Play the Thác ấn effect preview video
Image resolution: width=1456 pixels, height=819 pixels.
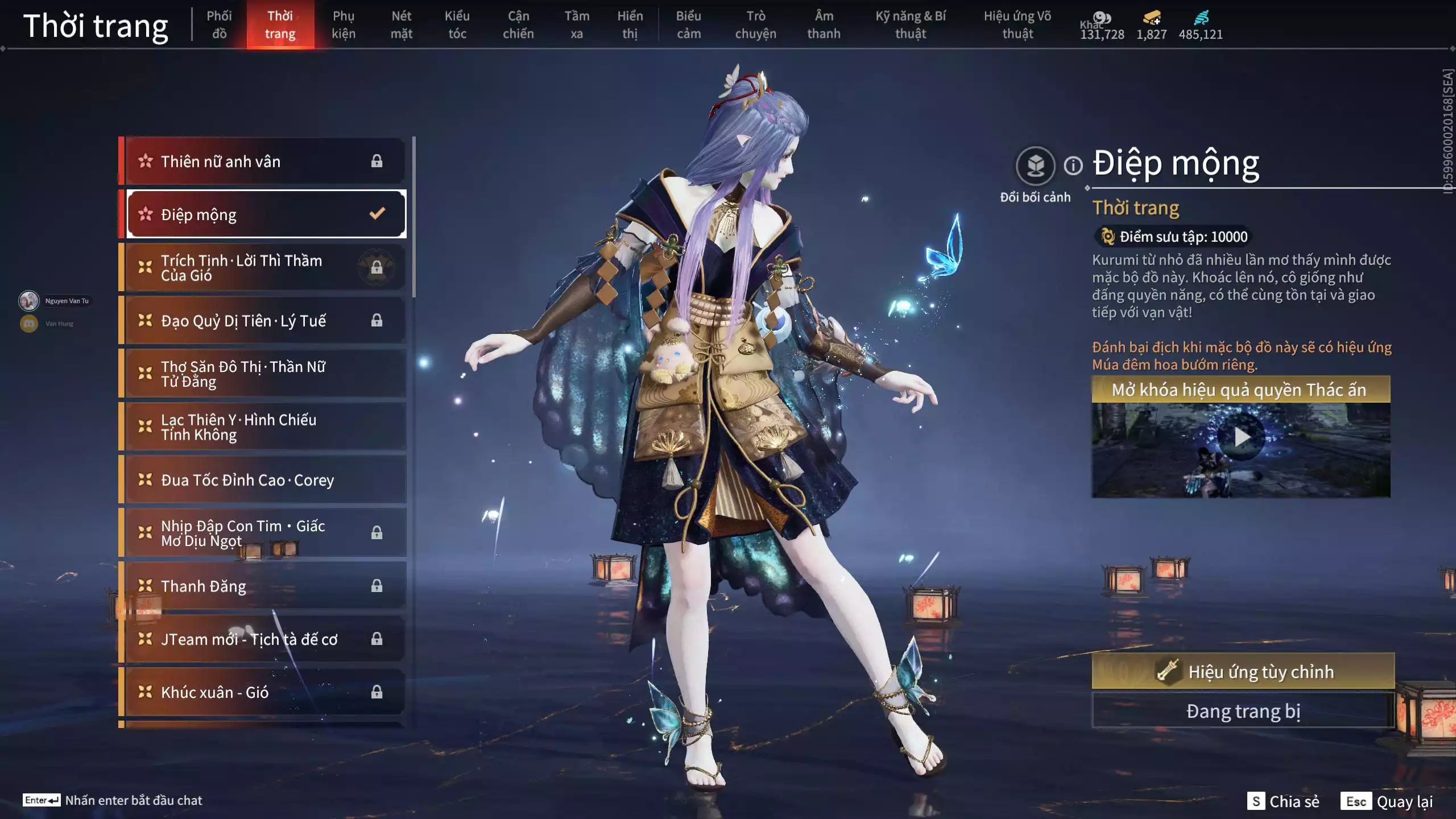1241,437
